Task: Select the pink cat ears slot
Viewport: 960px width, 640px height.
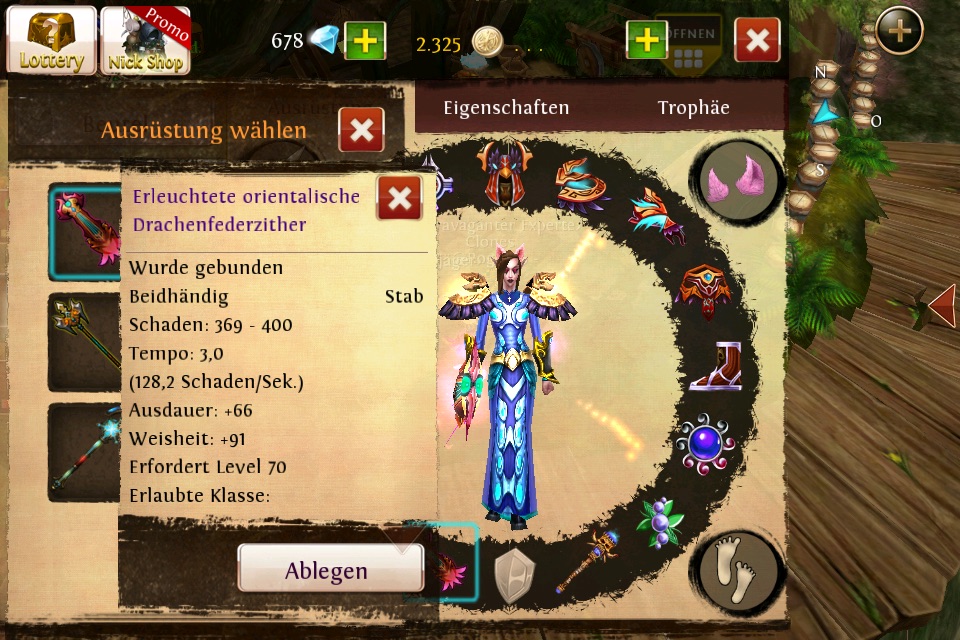Action: pyautogui.click(x=740, y=181)
